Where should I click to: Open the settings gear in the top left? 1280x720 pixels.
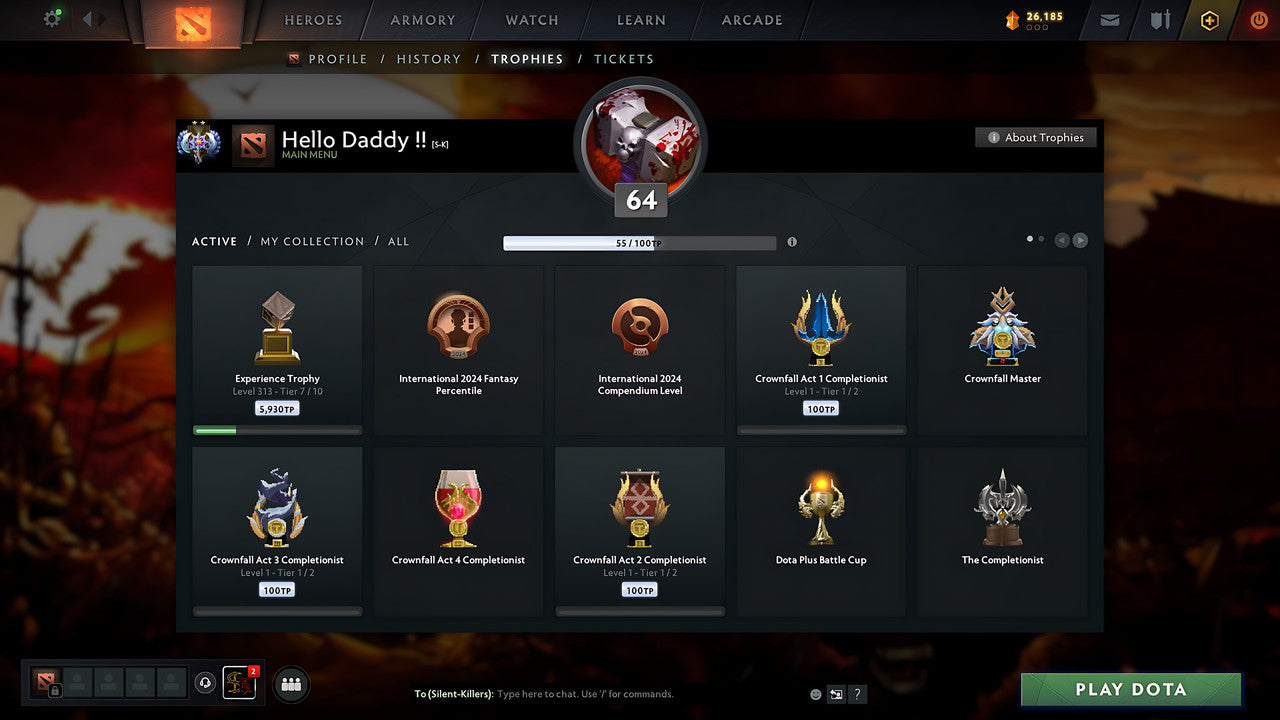point(52,19)
